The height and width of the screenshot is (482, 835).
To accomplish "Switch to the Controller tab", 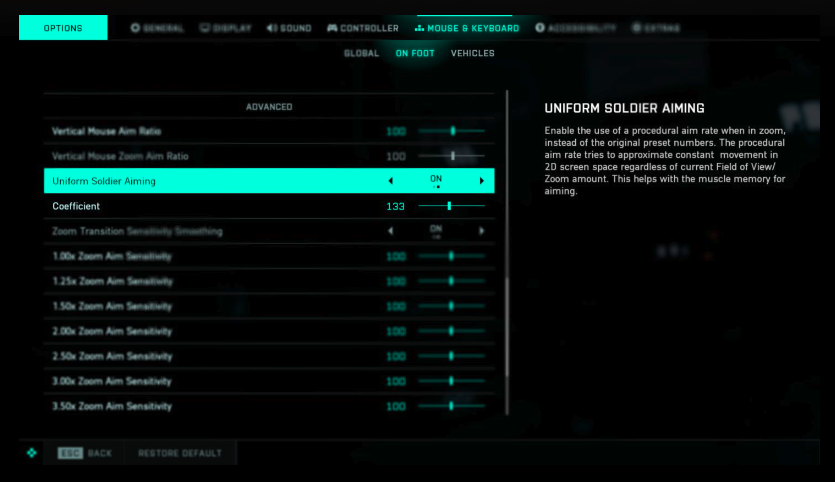I will pyautogui.click(x=363, y=28).
